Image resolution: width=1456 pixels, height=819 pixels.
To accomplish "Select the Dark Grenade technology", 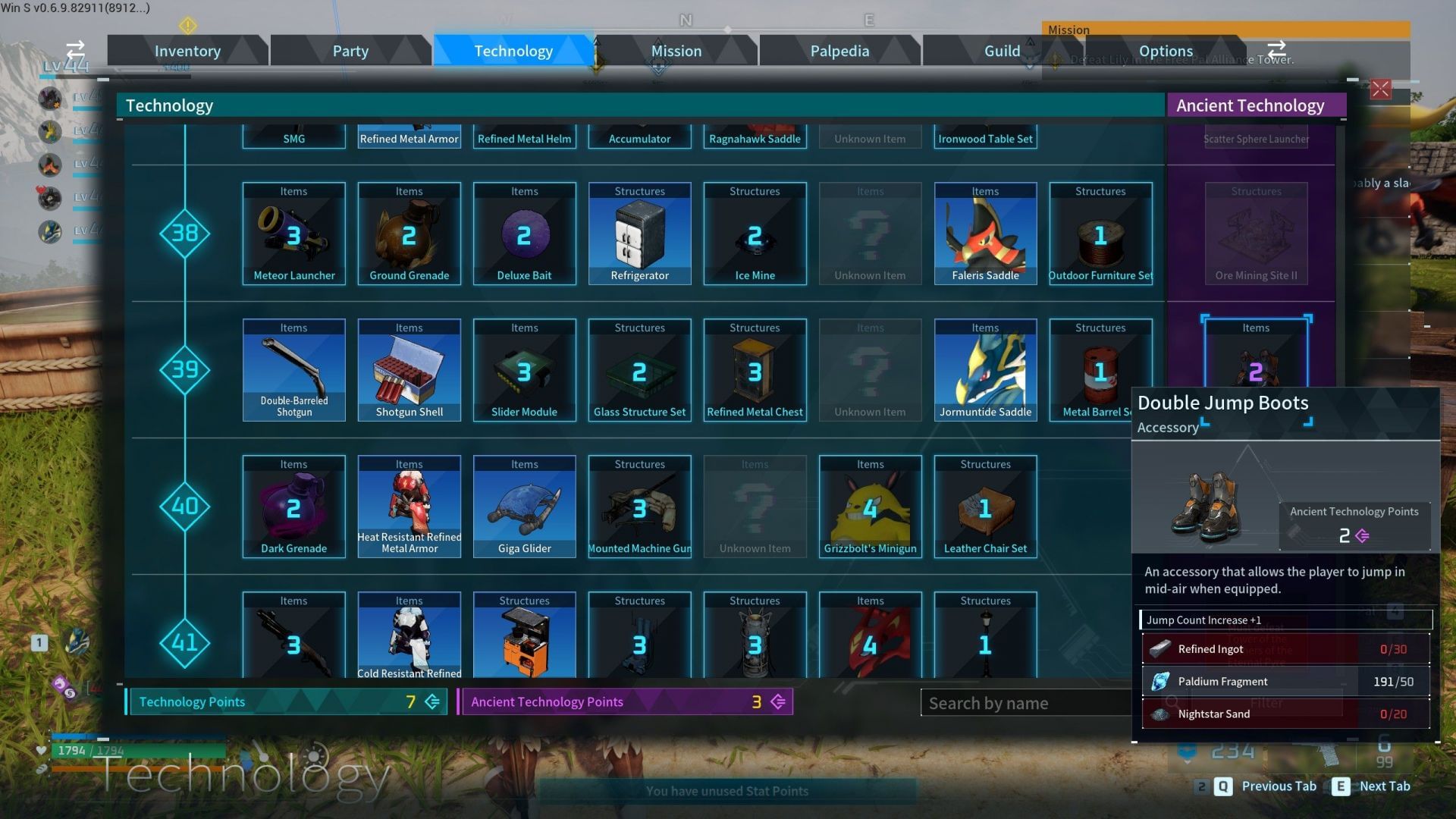I will coord(293,507).
